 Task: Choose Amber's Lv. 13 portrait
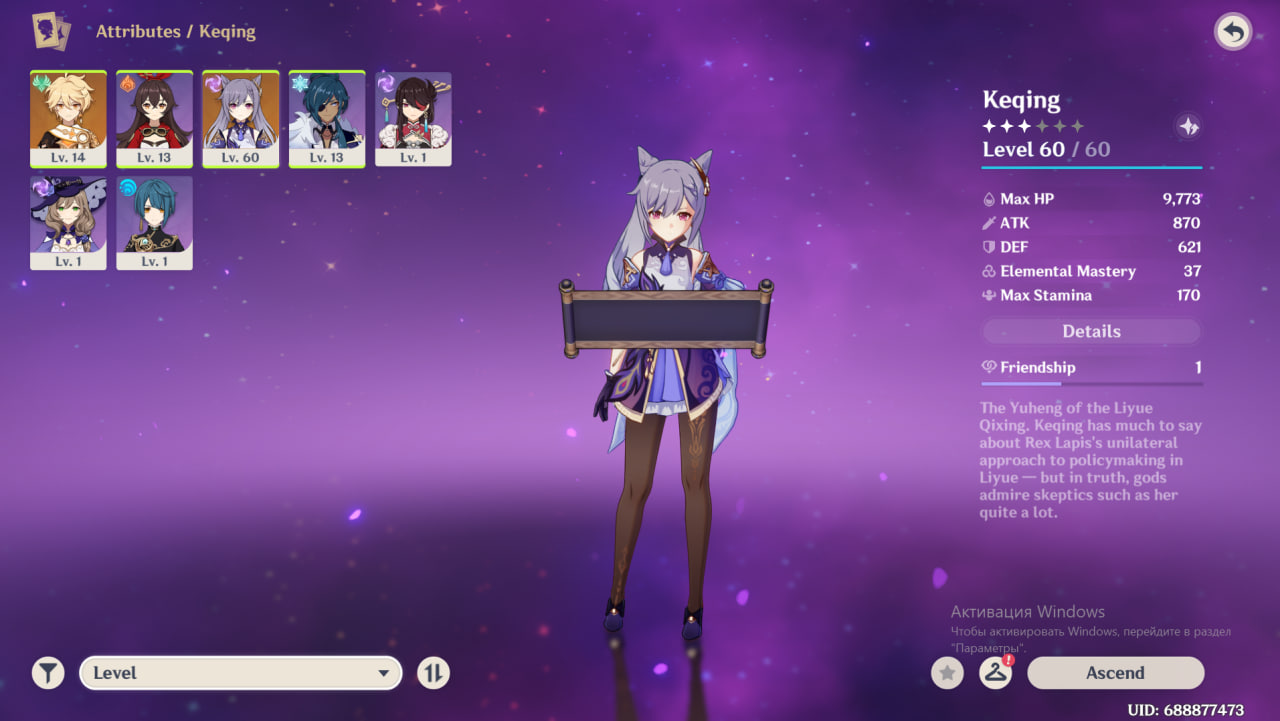154,118
